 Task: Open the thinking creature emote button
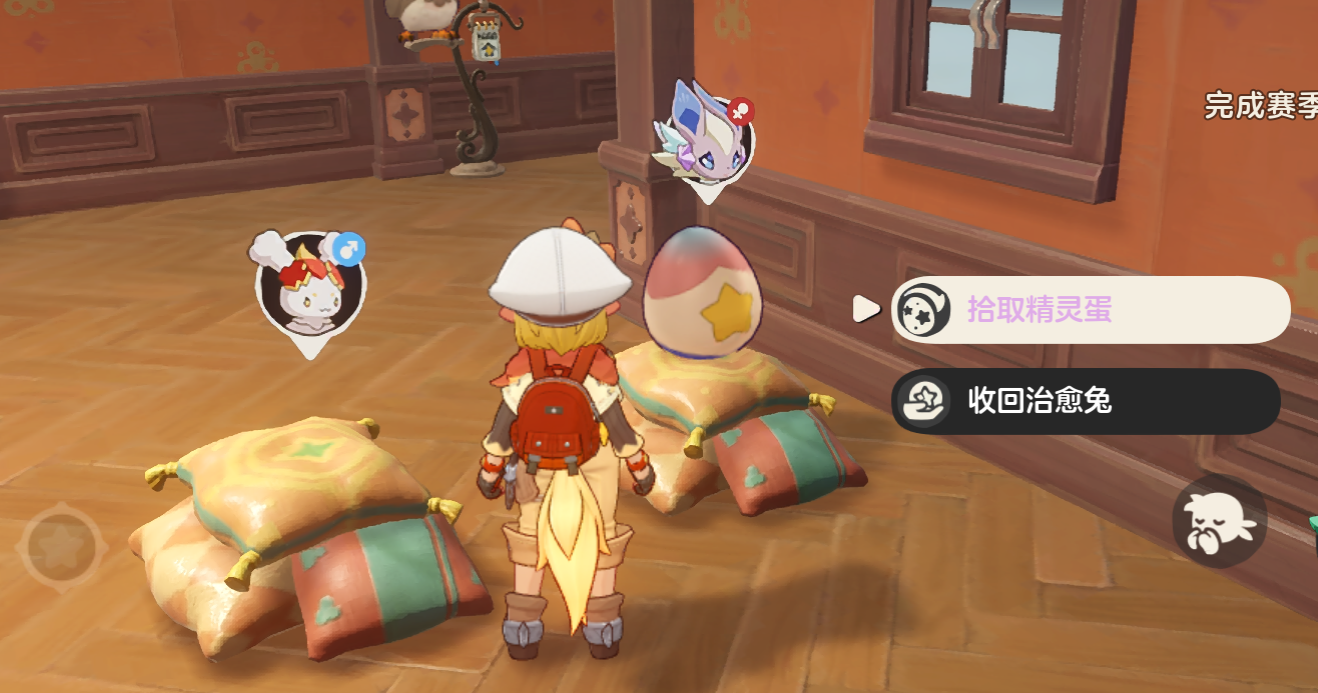pos(1219,522)
